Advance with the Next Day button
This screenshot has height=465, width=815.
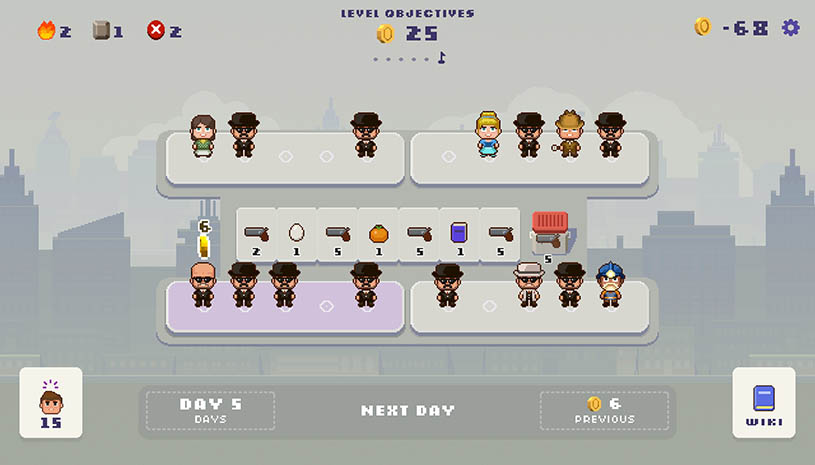[x=407, y=410]
